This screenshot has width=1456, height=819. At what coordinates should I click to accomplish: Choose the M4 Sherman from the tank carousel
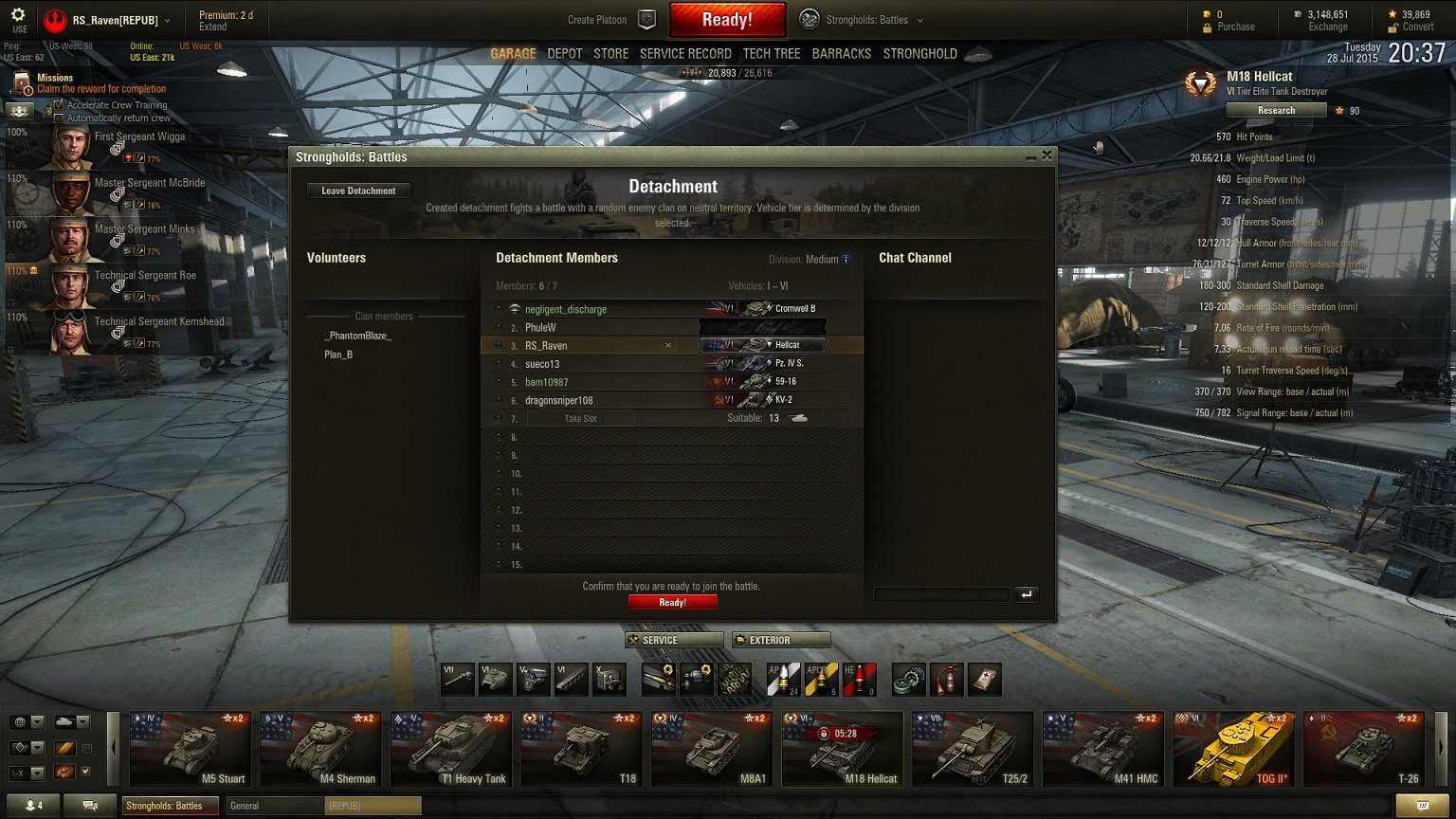pyautogui.click(x=321, y=749)
